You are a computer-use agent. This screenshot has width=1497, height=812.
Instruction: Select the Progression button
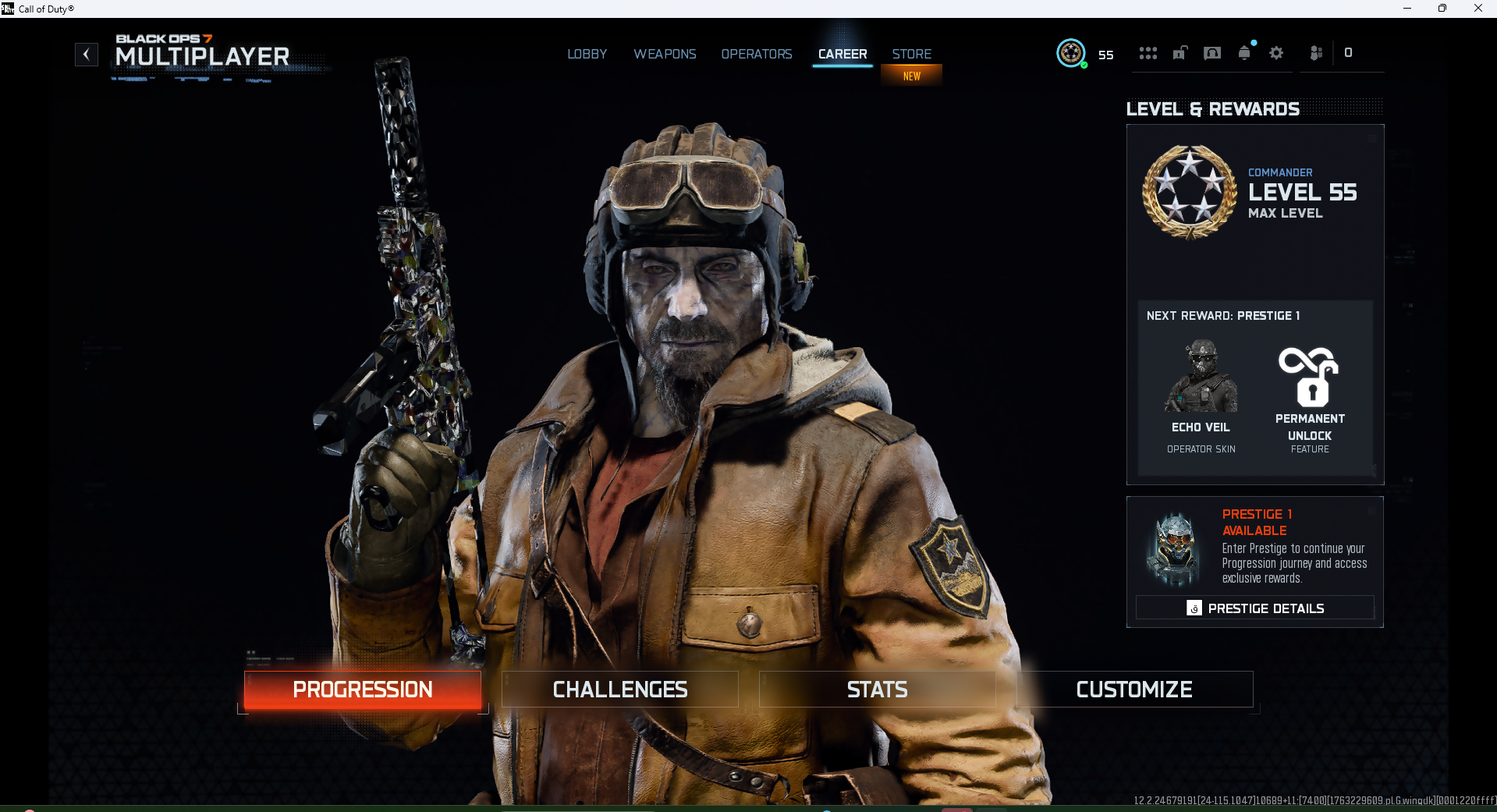pos(363,690)
